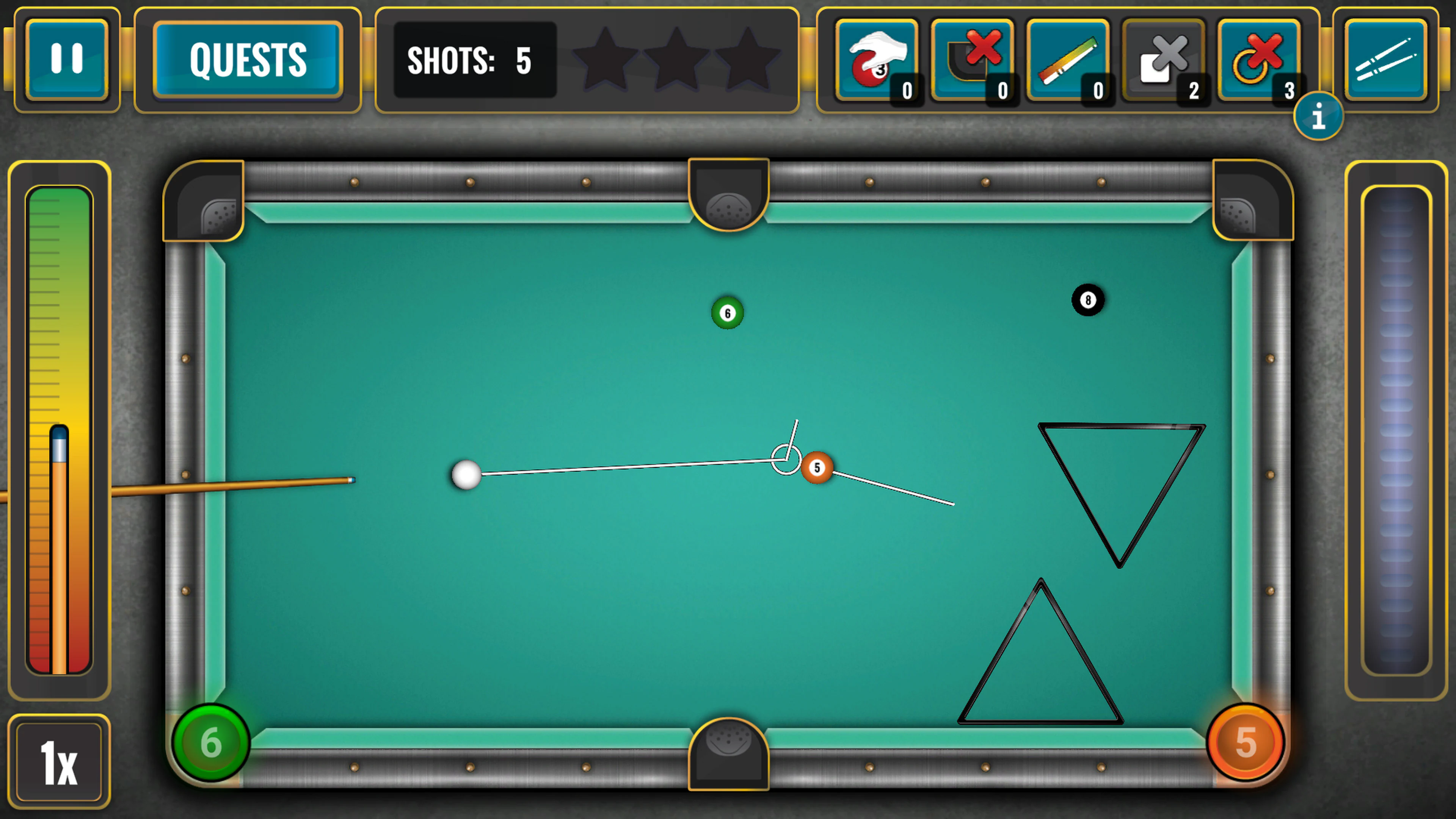Pause the game
The height and width of the screenshot is (819, 1456).
tap(66, 58)
